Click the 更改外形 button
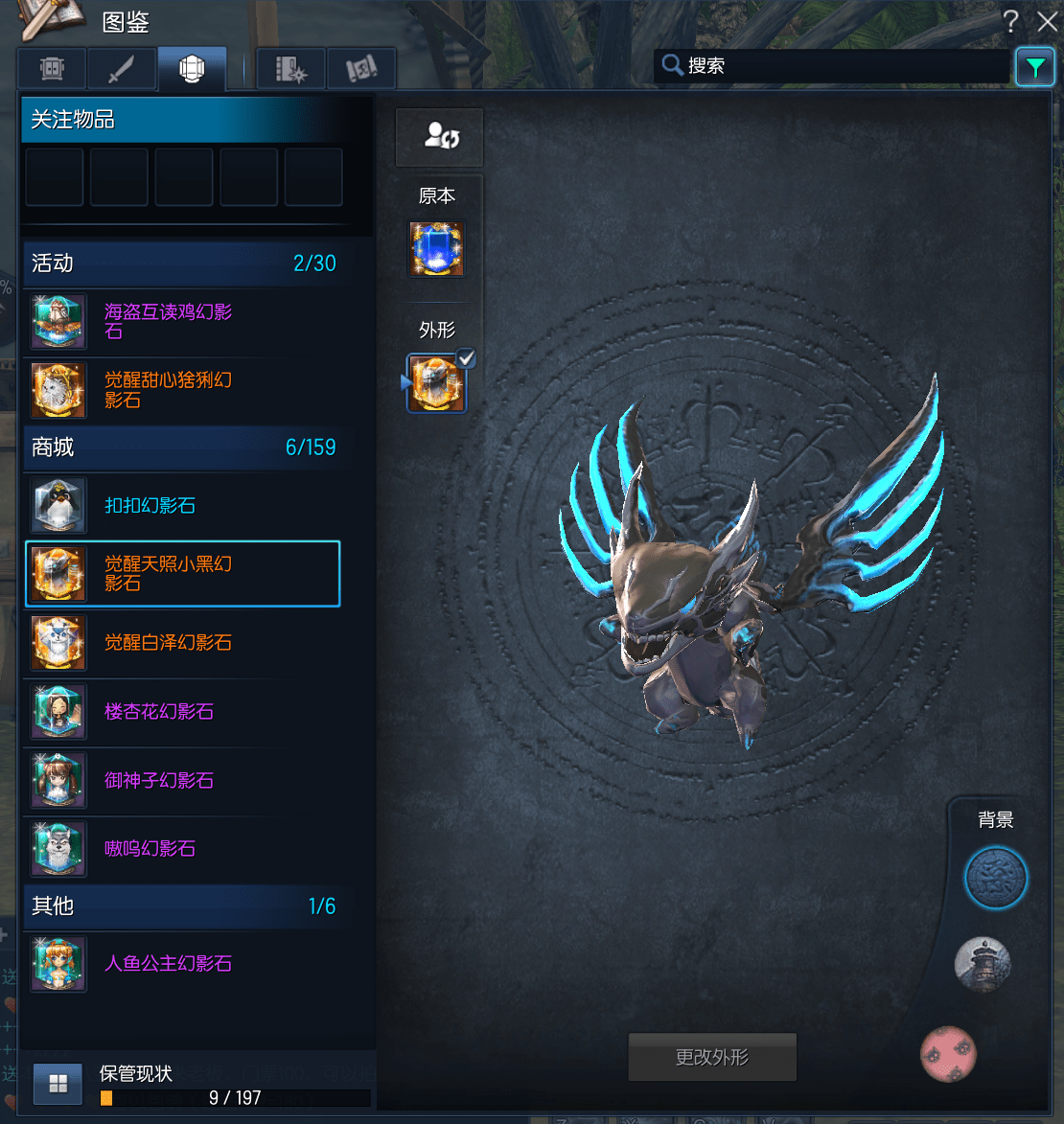 pyautogui.click(x=712, y=1057)
